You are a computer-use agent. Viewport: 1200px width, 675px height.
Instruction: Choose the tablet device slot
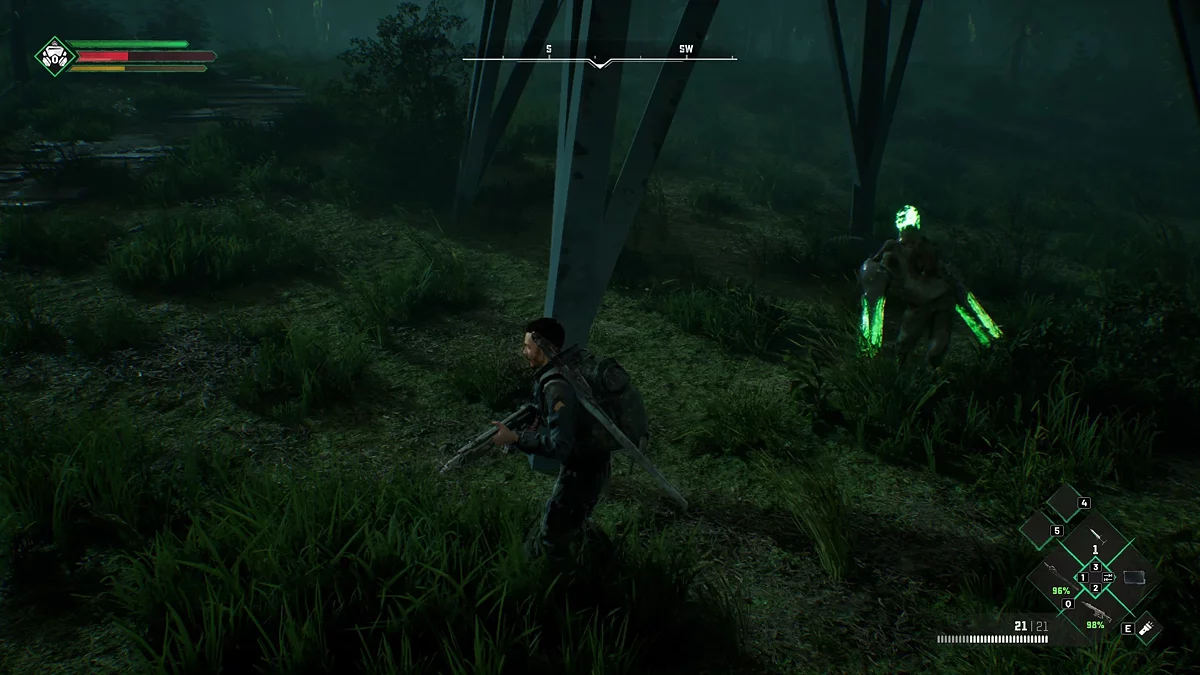tap(1134, 577)
